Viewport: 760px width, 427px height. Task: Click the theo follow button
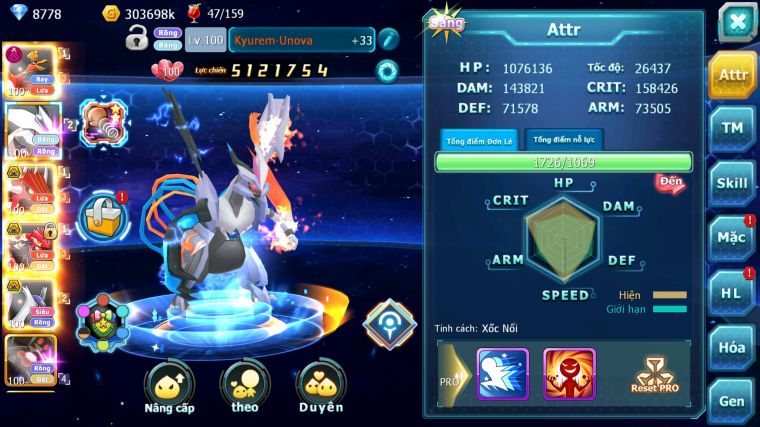click(244, 388)
